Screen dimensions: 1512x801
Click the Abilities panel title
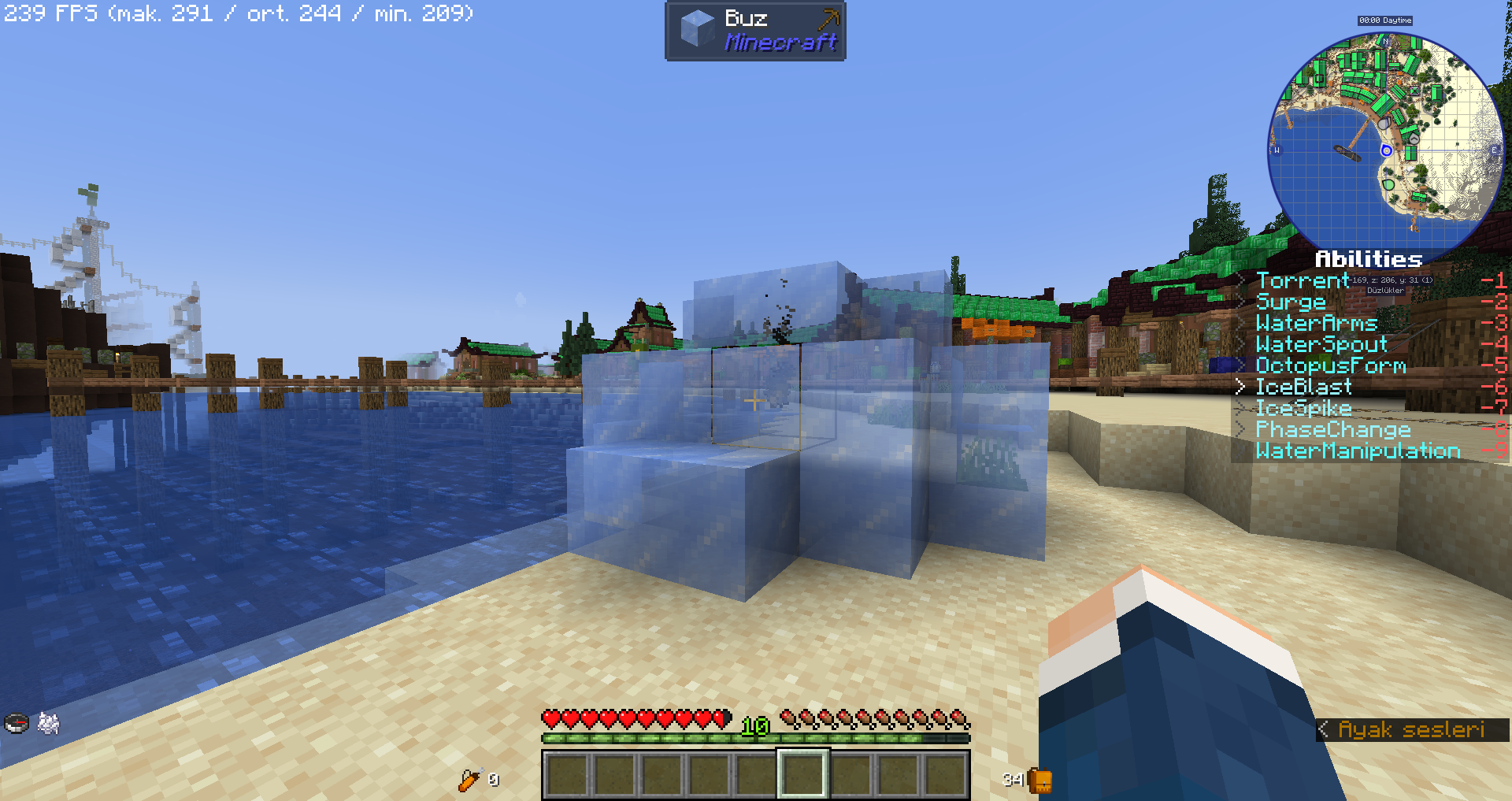pyautogui.click(x=1369, y=258)
